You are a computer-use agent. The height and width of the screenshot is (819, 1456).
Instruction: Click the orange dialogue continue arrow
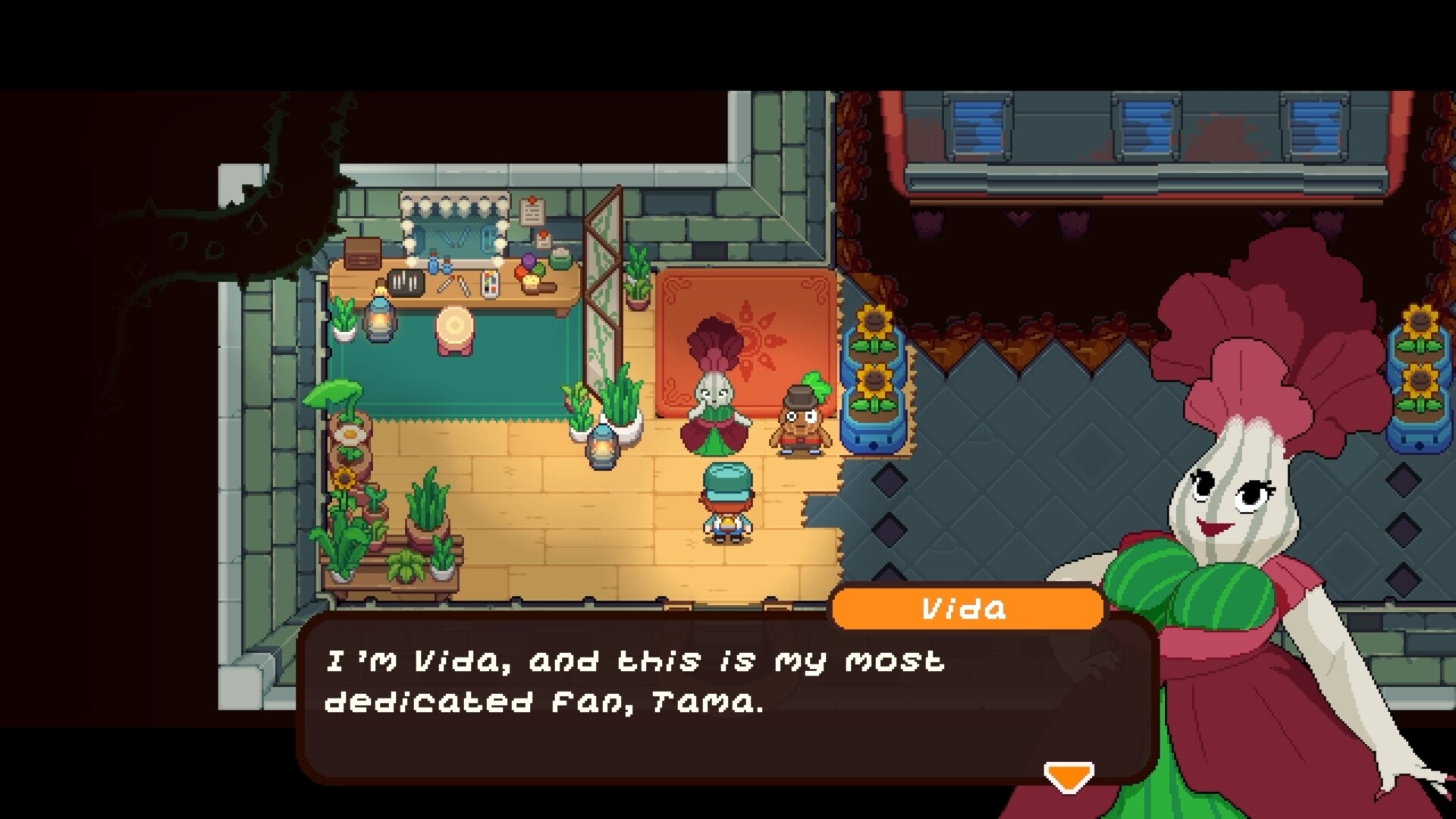coord(1068,774)
